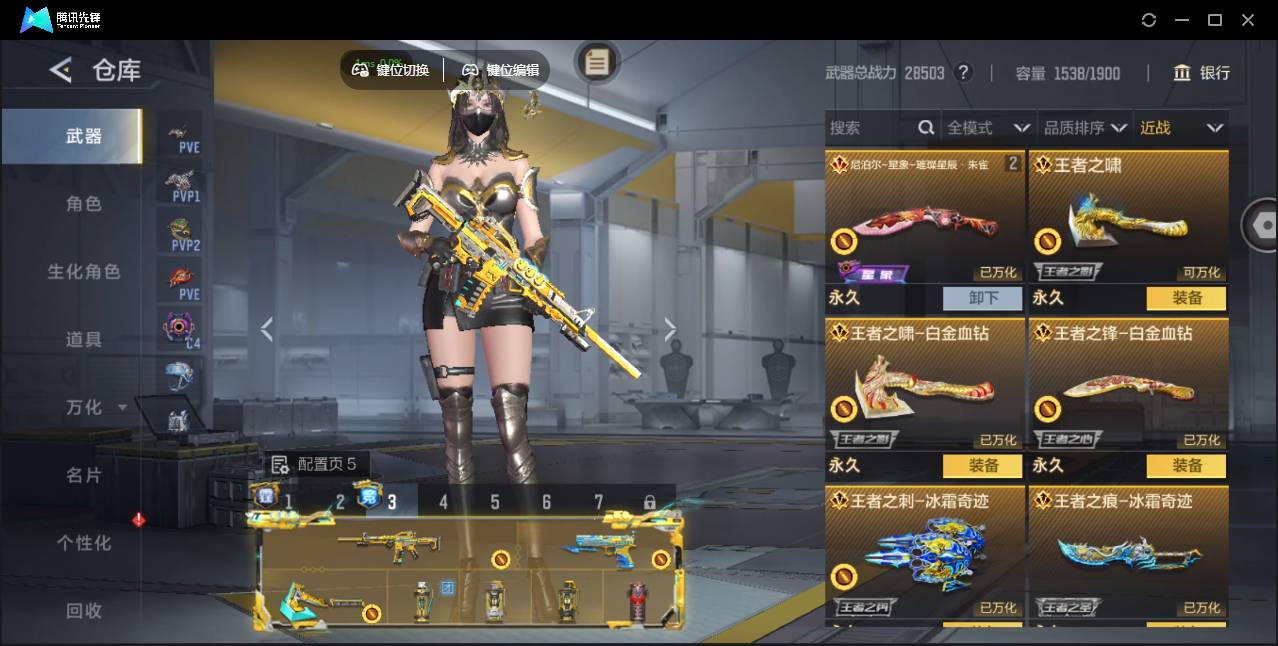This screenshot has height=646, width=1278.
Task: Switch to the 道具 items tab
Action: [x=84, y=340]
